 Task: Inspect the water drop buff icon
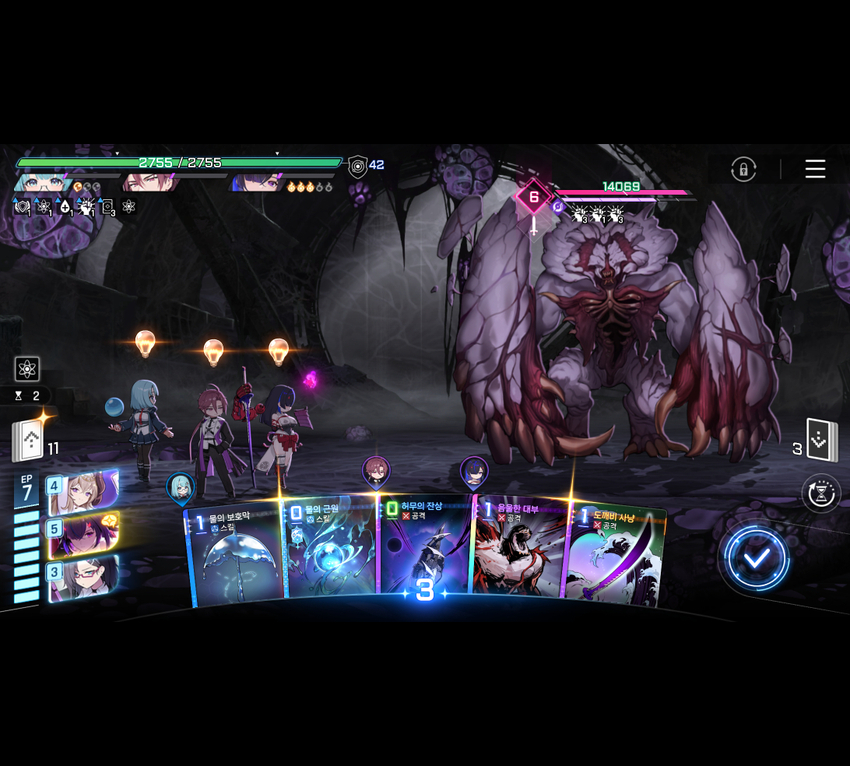65,207
